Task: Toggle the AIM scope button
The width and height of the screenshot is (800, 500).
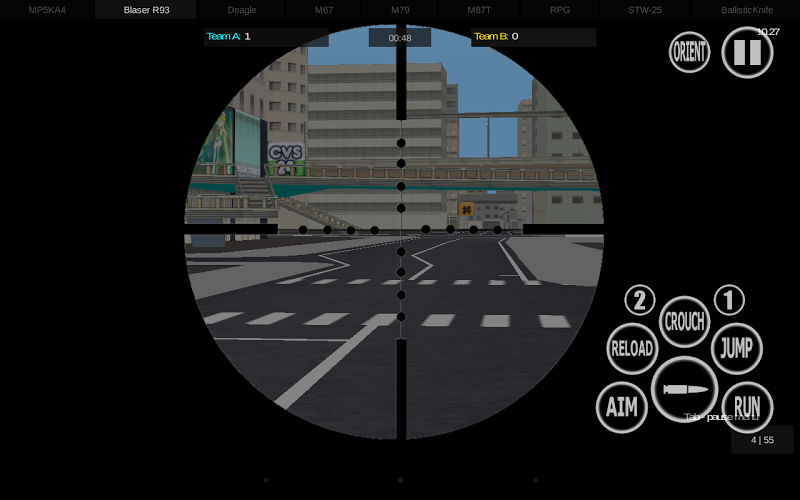Action: coord(622,407)
